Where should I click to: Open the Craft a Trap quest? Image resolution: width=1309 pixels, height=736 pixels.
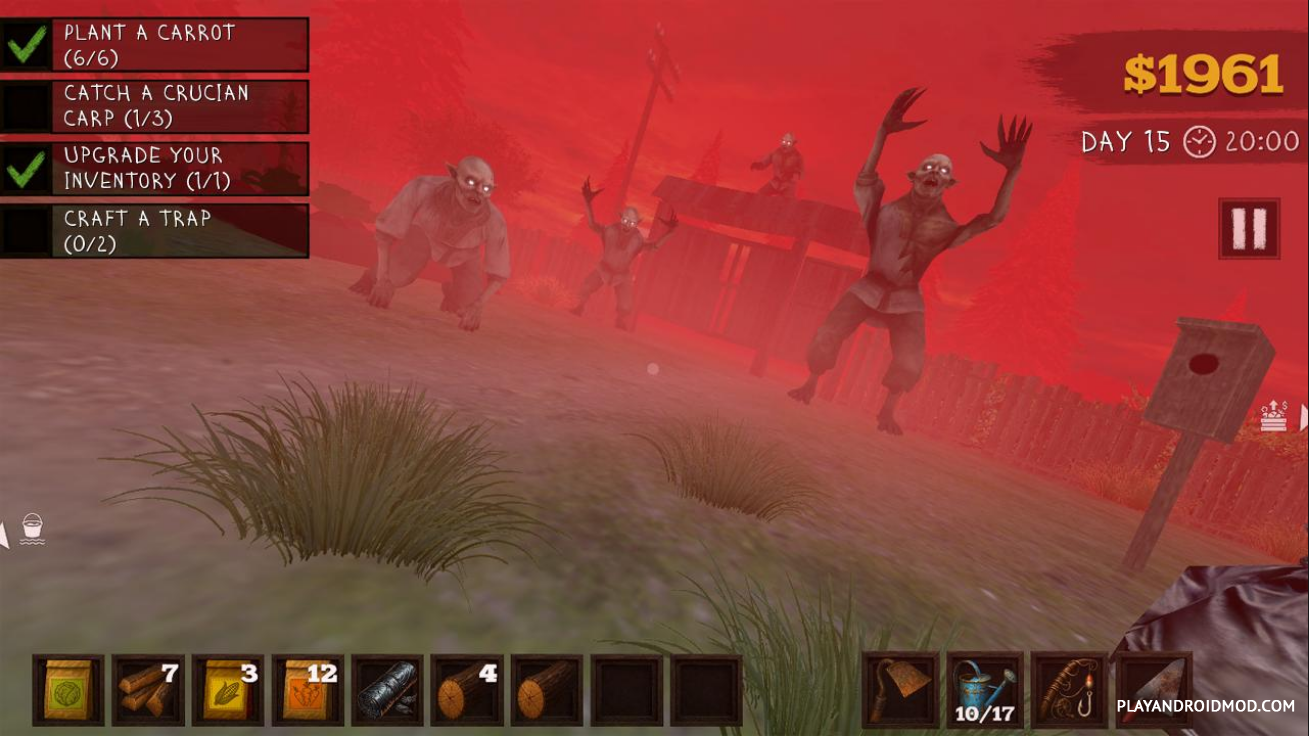click(x=155, y=231)
